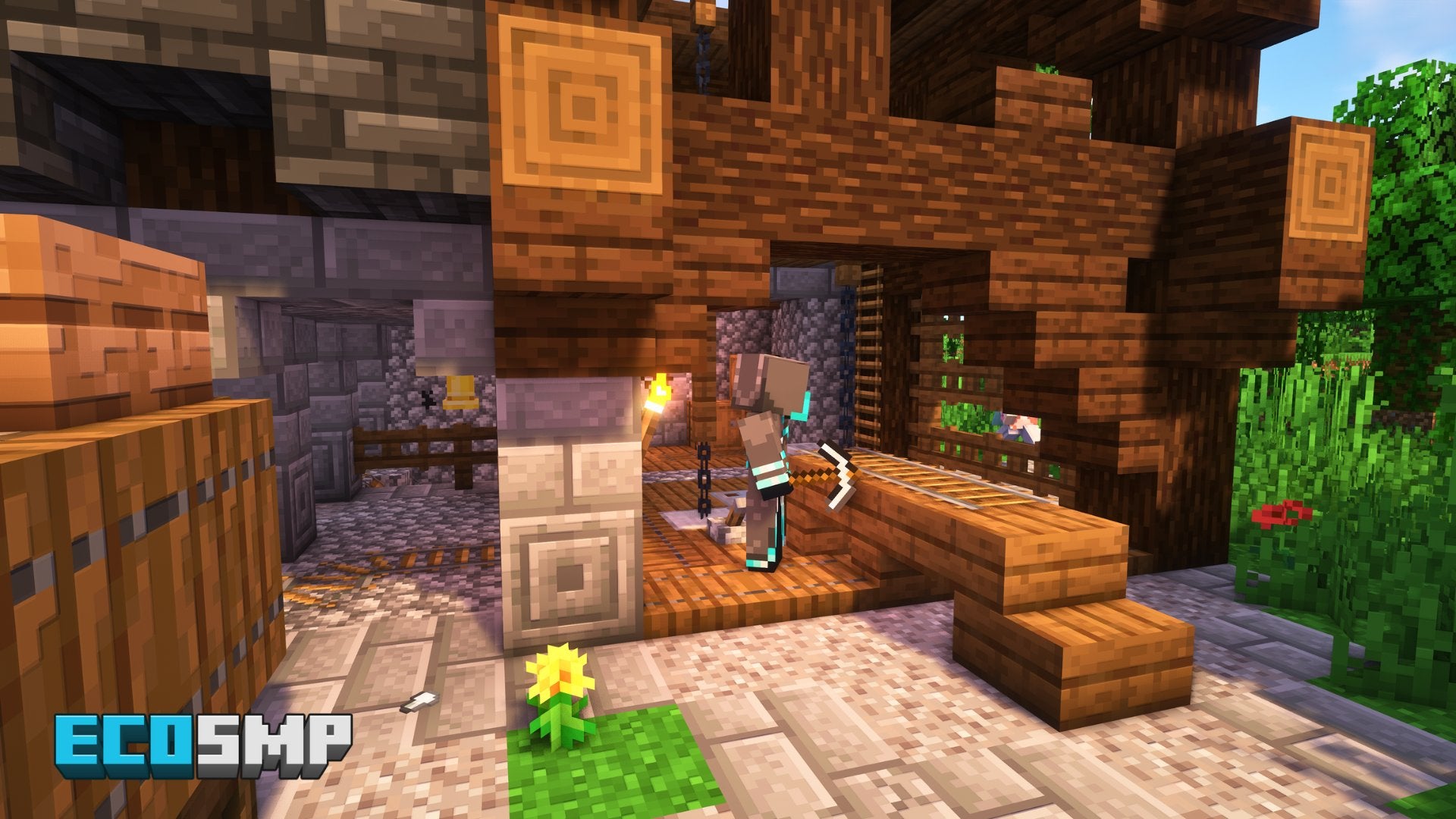1456x819 pixels.
Task: Click the ECOSMP logo watermark
Action: [x=202, y=745]
